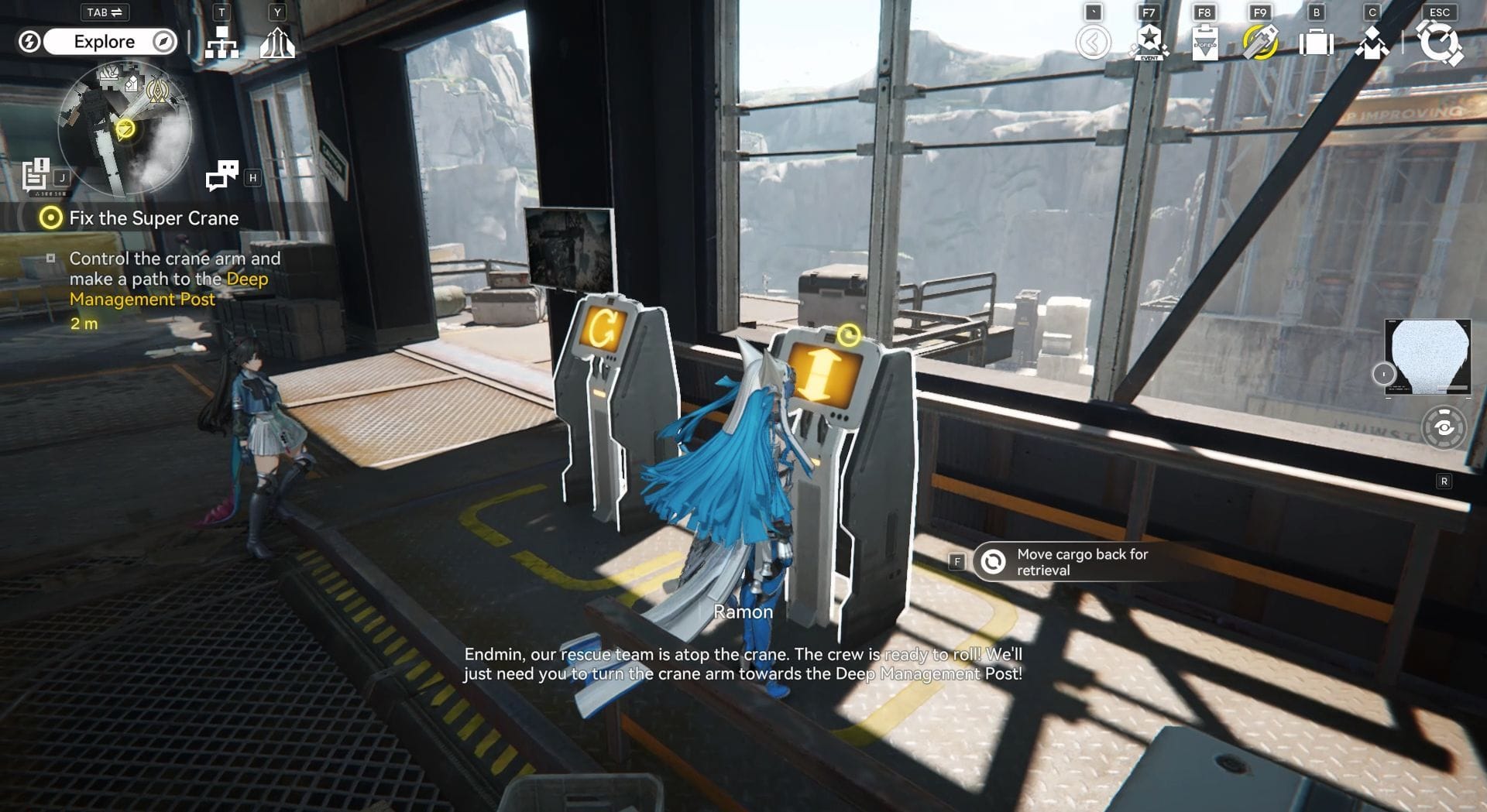Activate the eye scan ability icon

pyautogui.click(x=1444, y=427)
